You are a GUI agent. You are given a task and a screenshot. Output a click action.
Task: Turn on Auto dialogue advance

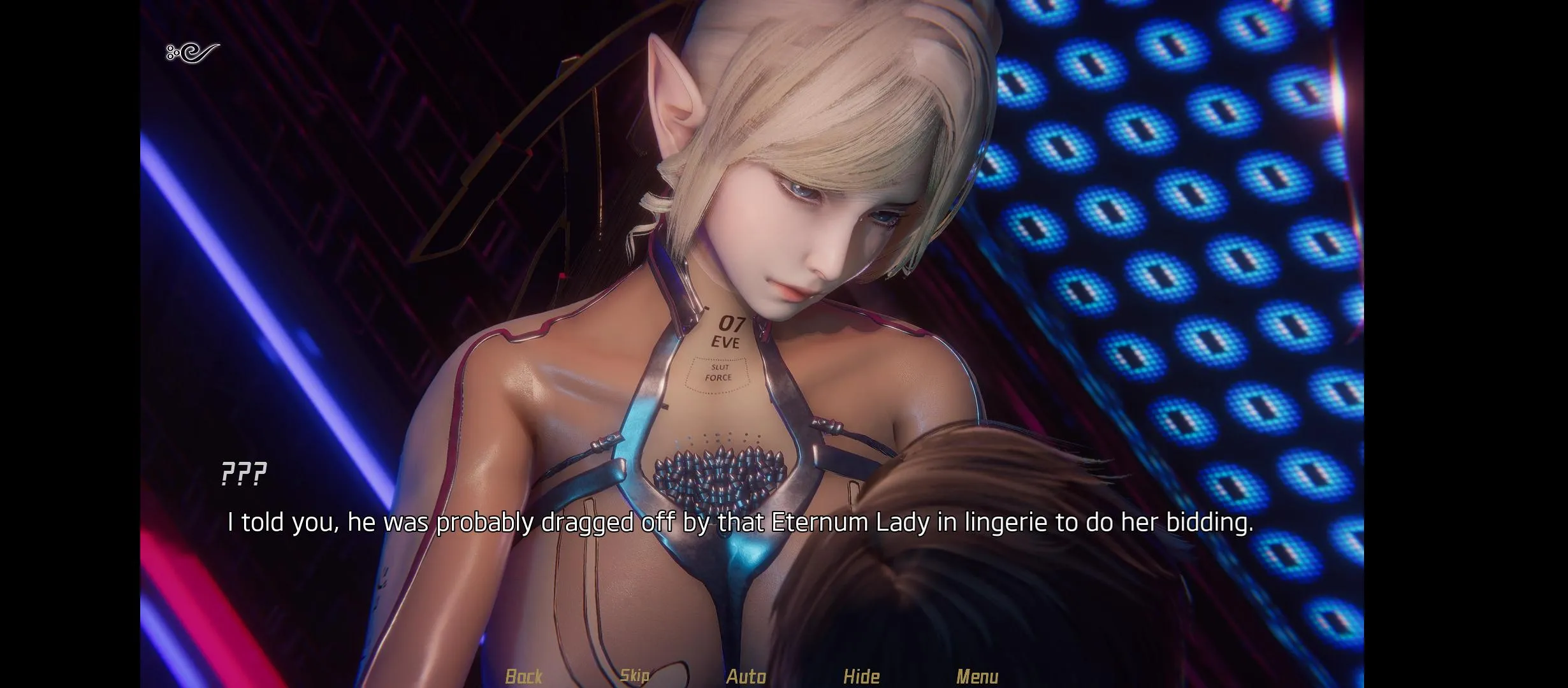click(x=746, y=676)
